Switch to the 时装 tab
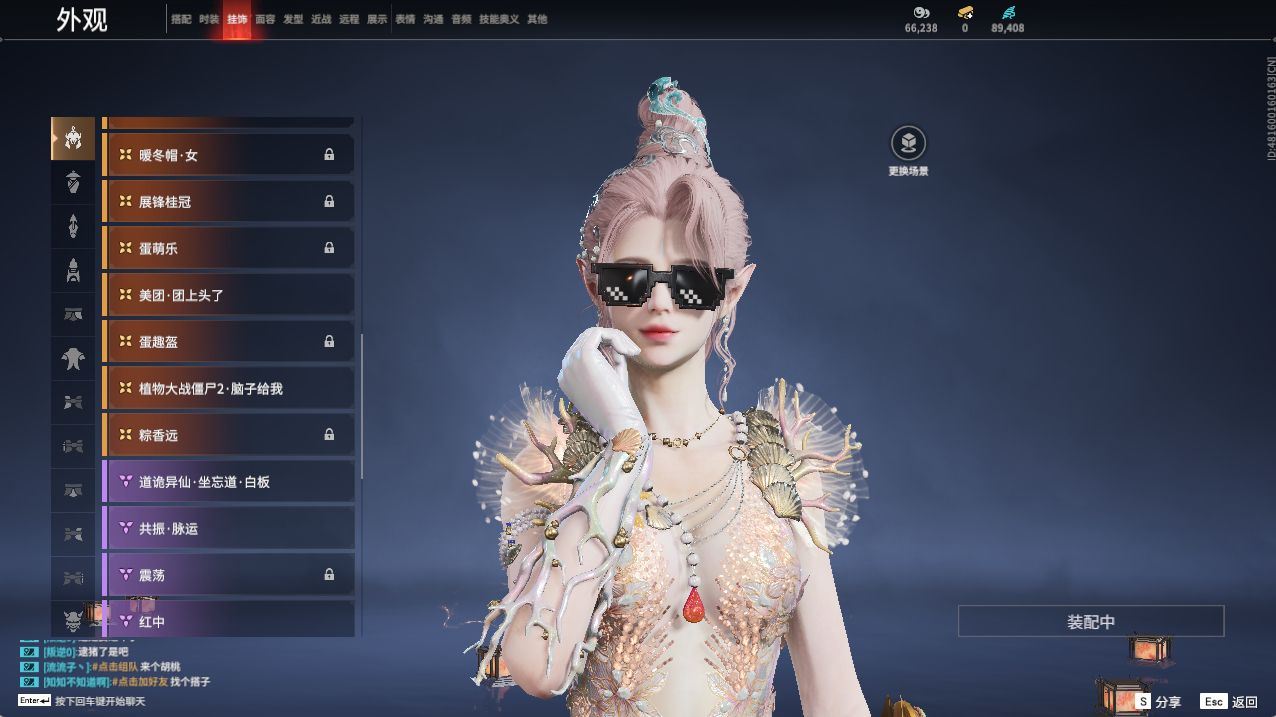 [208, 19]
